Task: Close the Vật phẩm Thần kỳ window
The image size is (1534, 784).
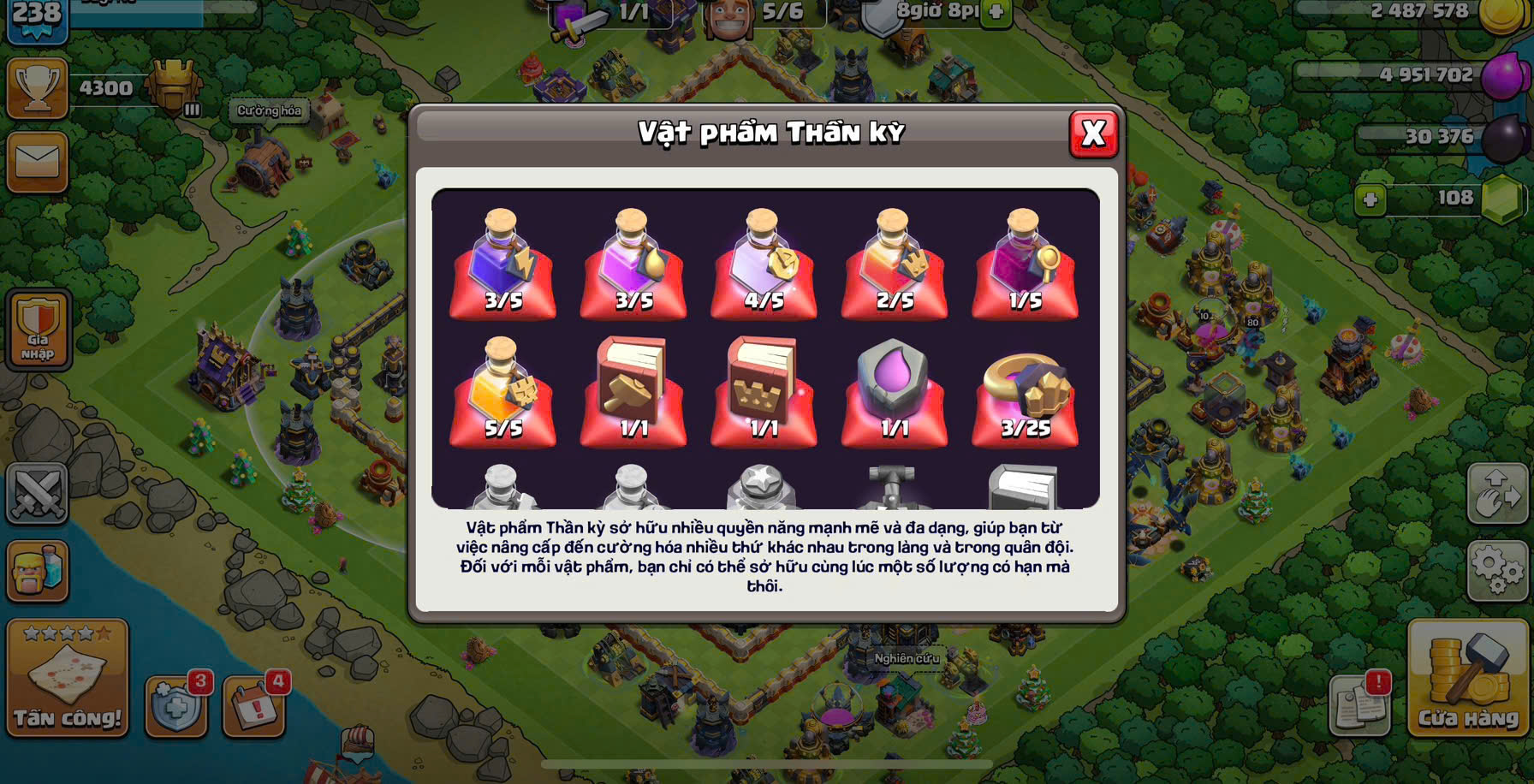Action: tap(1093, 134)
